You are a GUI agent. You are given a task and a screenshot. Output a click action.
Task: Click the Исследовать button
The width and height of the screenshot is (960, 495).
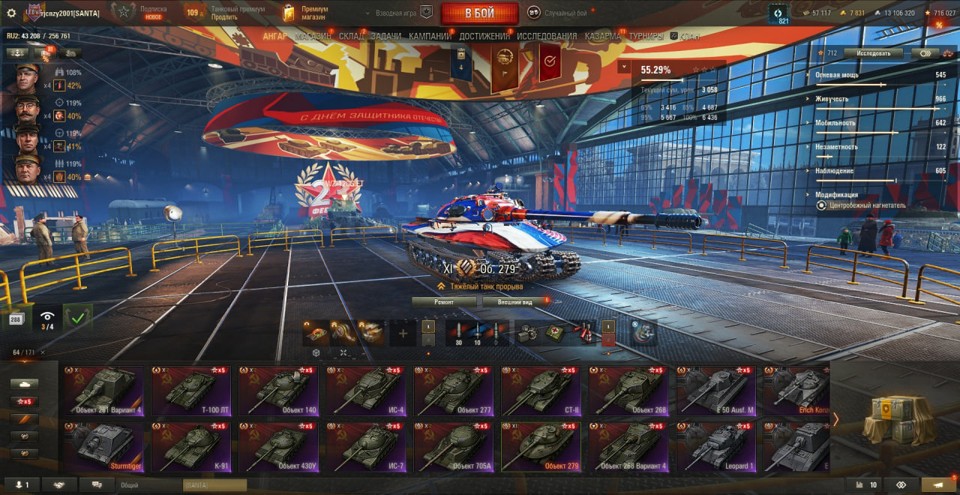tap(872, 53)
